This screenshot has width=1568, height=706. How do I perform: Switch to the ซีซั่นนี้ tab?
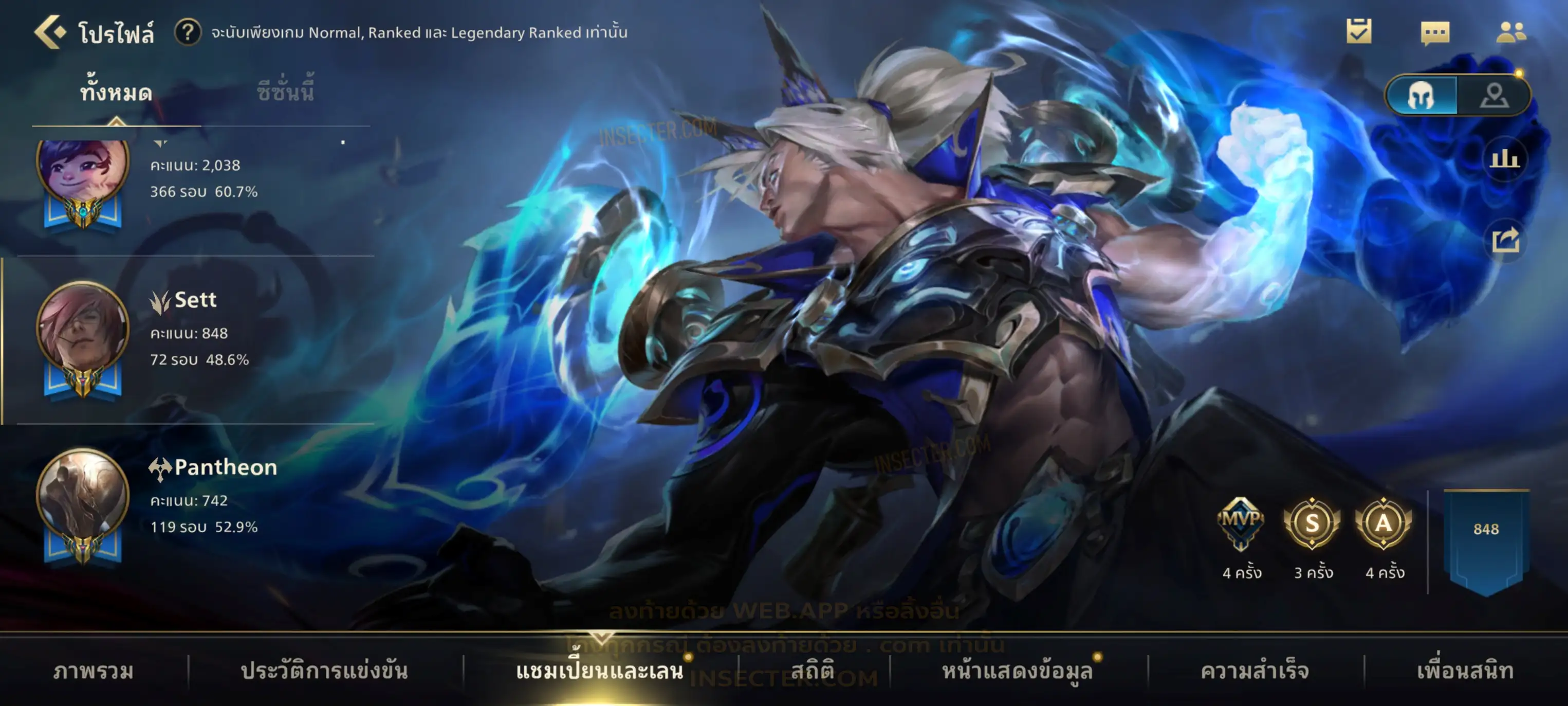(285, 93)
